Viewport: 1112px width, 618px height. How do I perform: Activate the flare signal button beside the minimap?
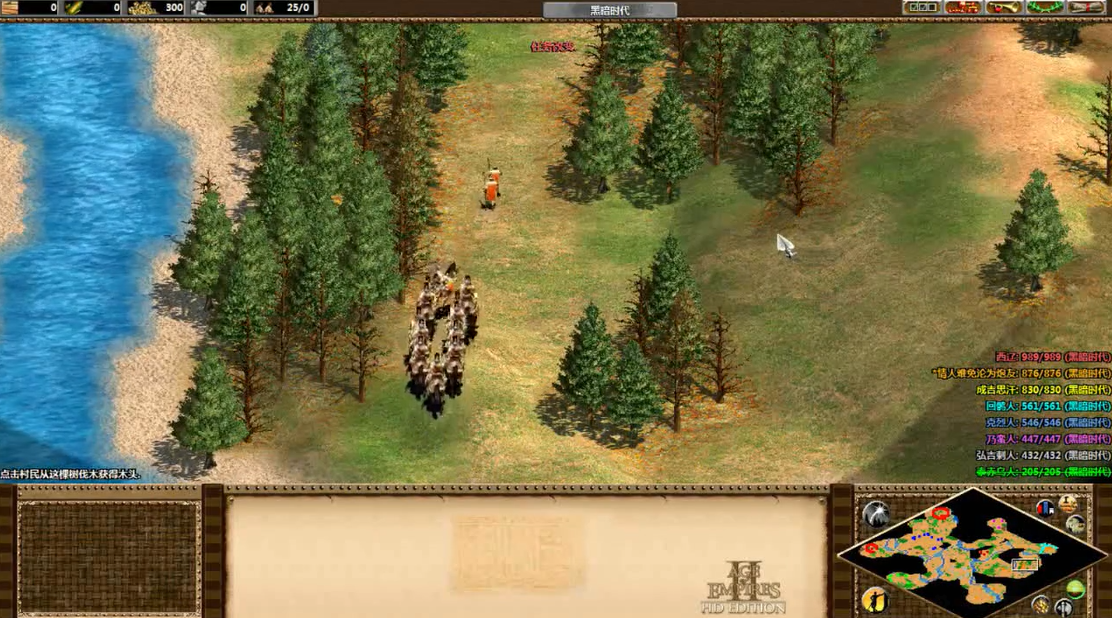875,514
